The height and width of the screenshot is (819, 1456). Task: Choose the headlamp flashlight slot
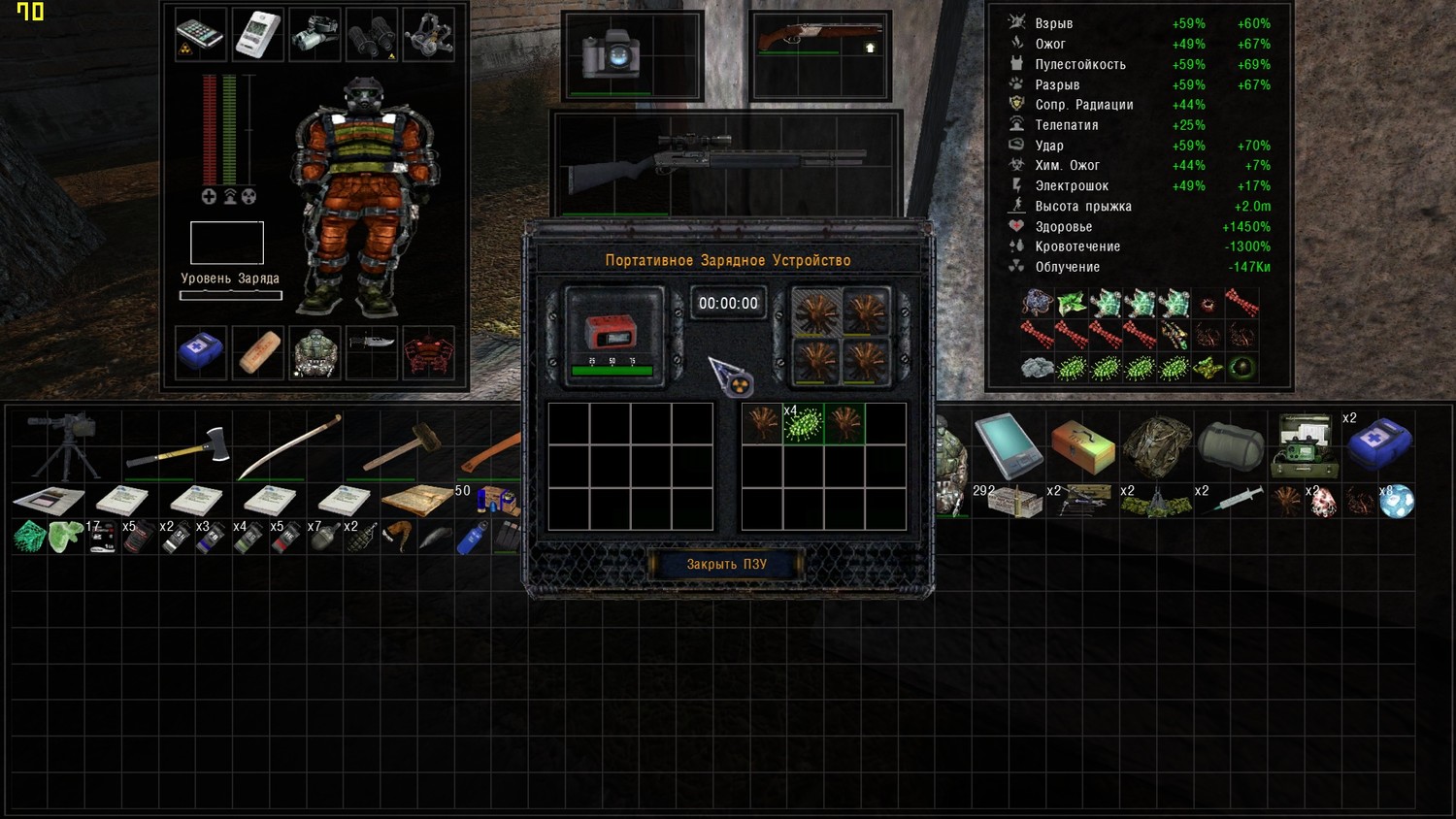tap(314, 36)
